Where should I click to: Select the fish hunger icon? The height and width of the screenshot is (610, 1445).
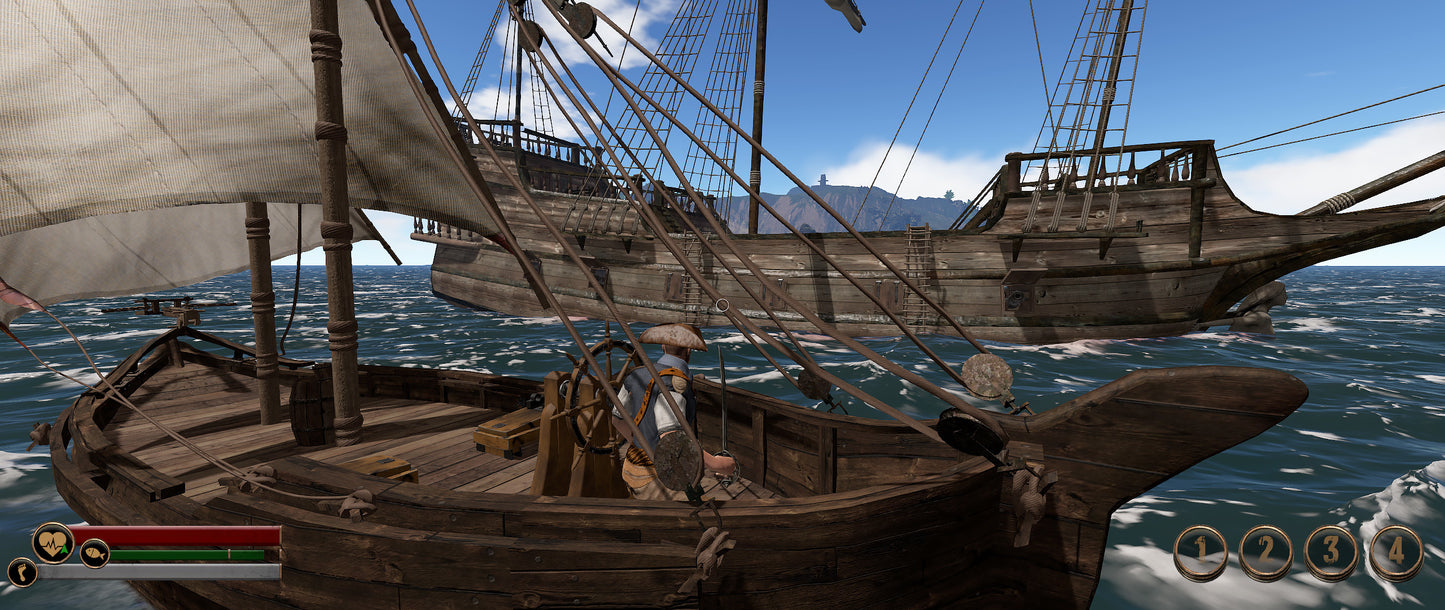95,553
